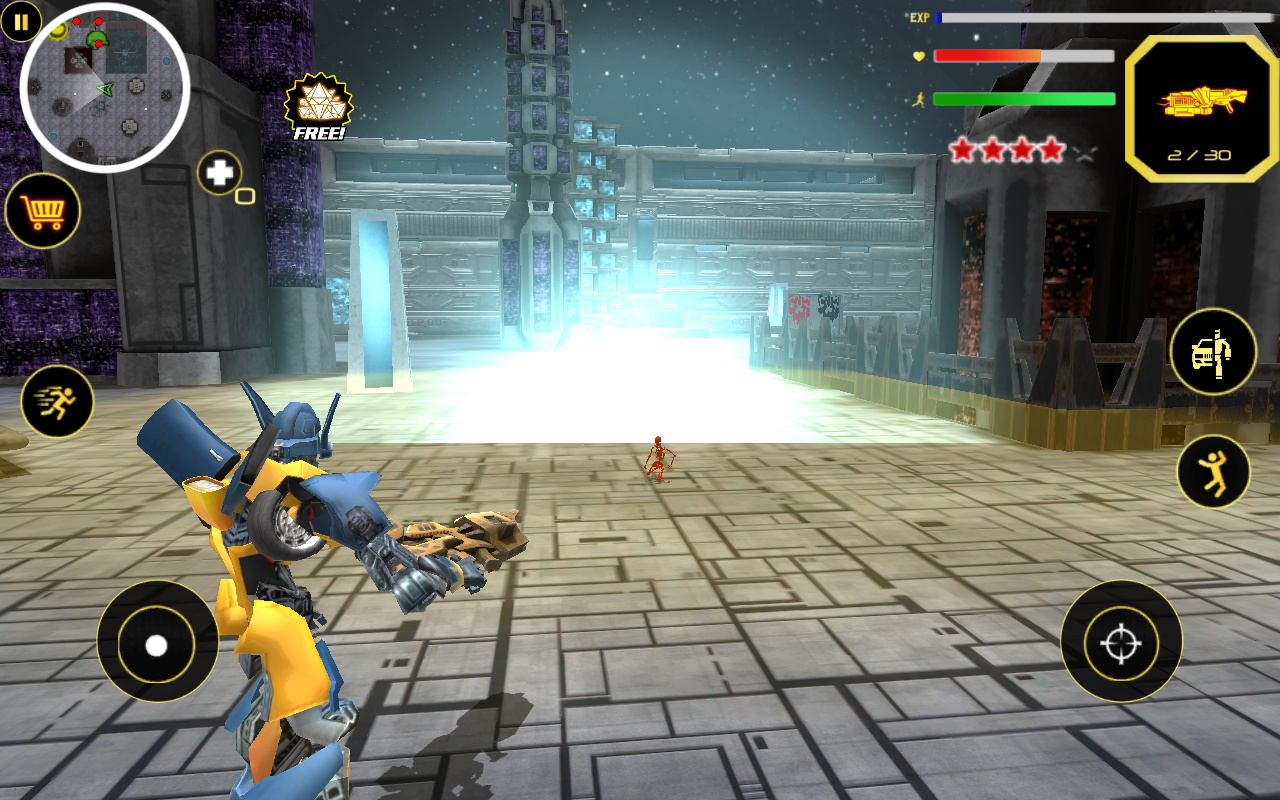Tap the car transform button
This screenshot has width=1280, height=800.
1213,352
